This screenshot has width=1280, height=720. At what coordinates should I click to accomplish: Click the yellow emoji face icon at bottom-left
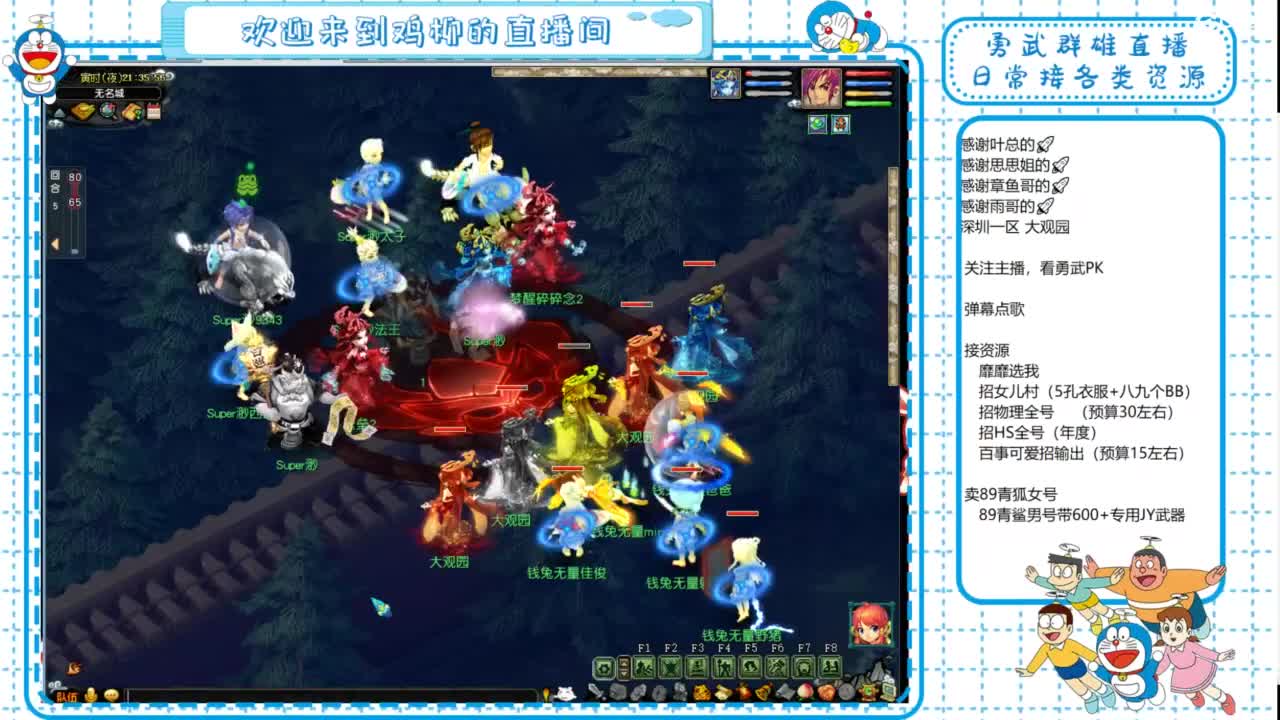point(112,694)
